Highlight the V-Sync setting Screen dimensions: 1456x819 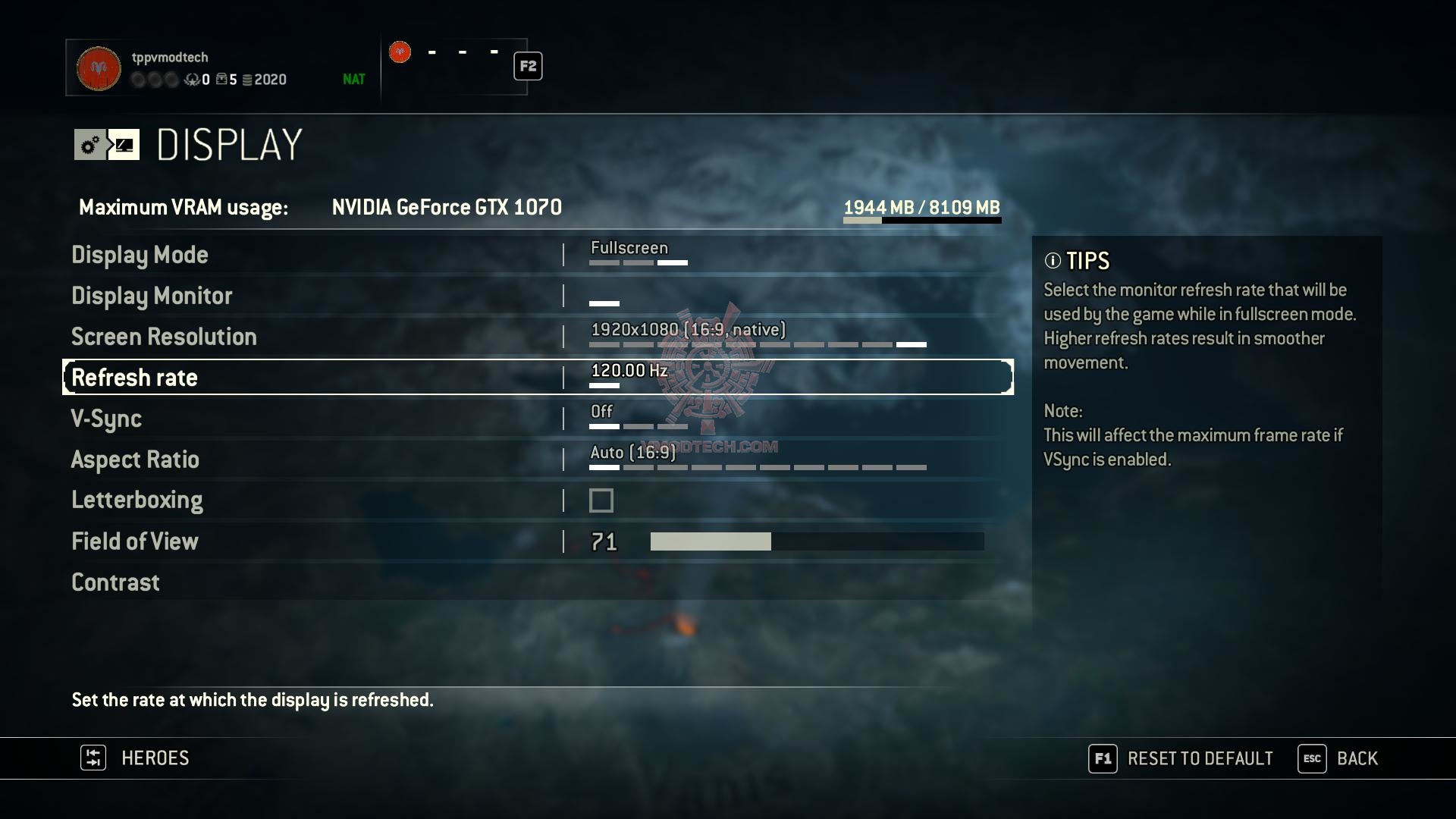(x=106, y=419)
